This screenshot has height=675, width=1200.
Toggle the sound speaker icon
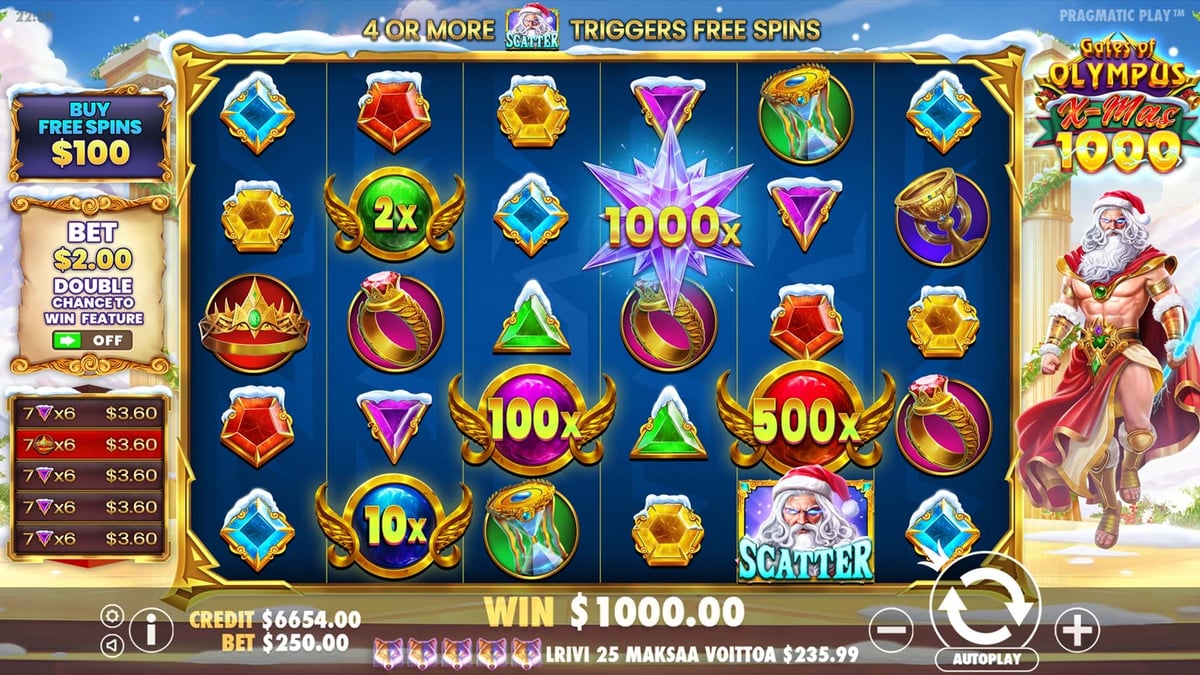(113, 646)
